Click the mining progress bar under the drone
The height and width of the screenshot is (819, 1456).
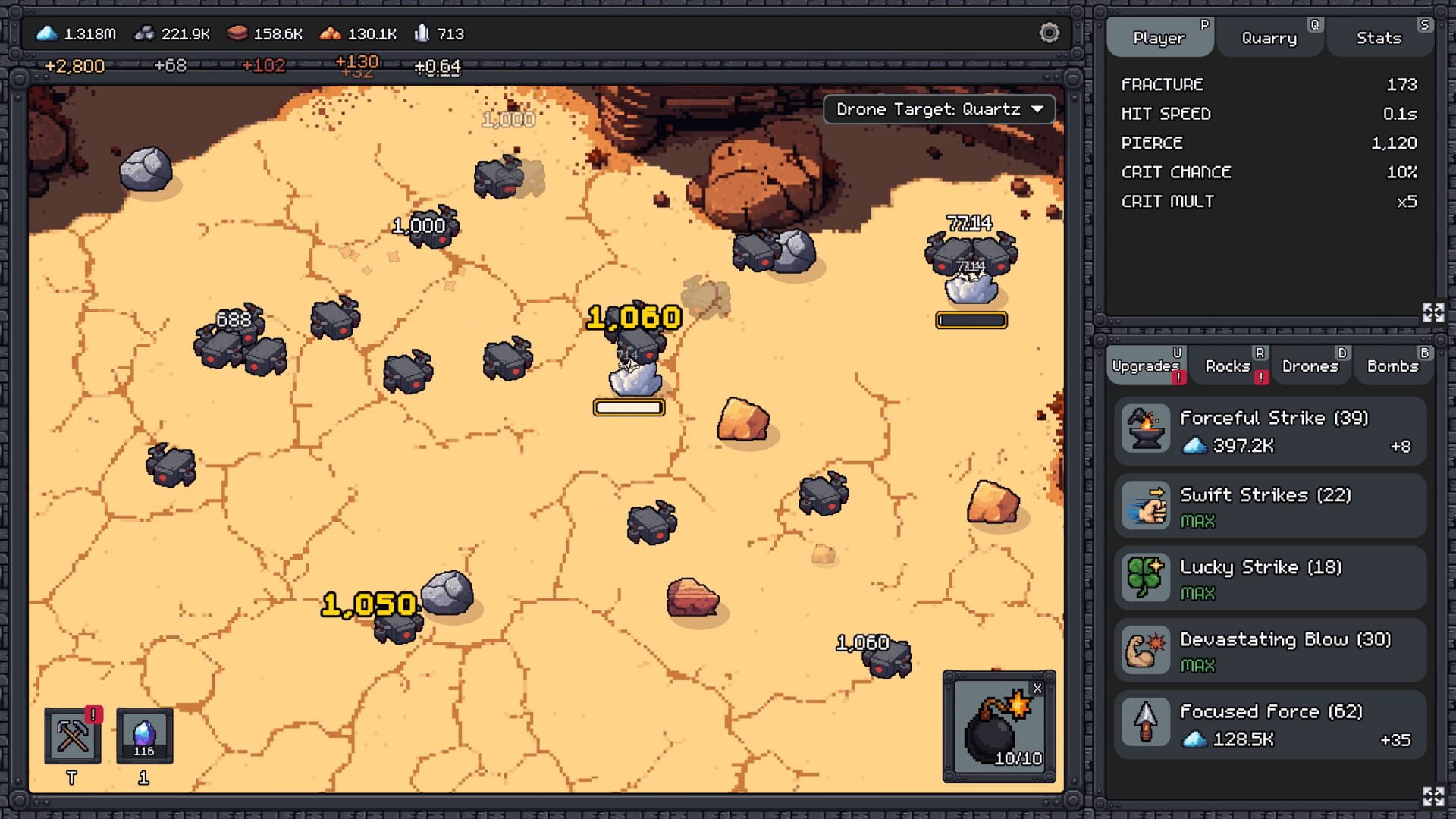628,408
